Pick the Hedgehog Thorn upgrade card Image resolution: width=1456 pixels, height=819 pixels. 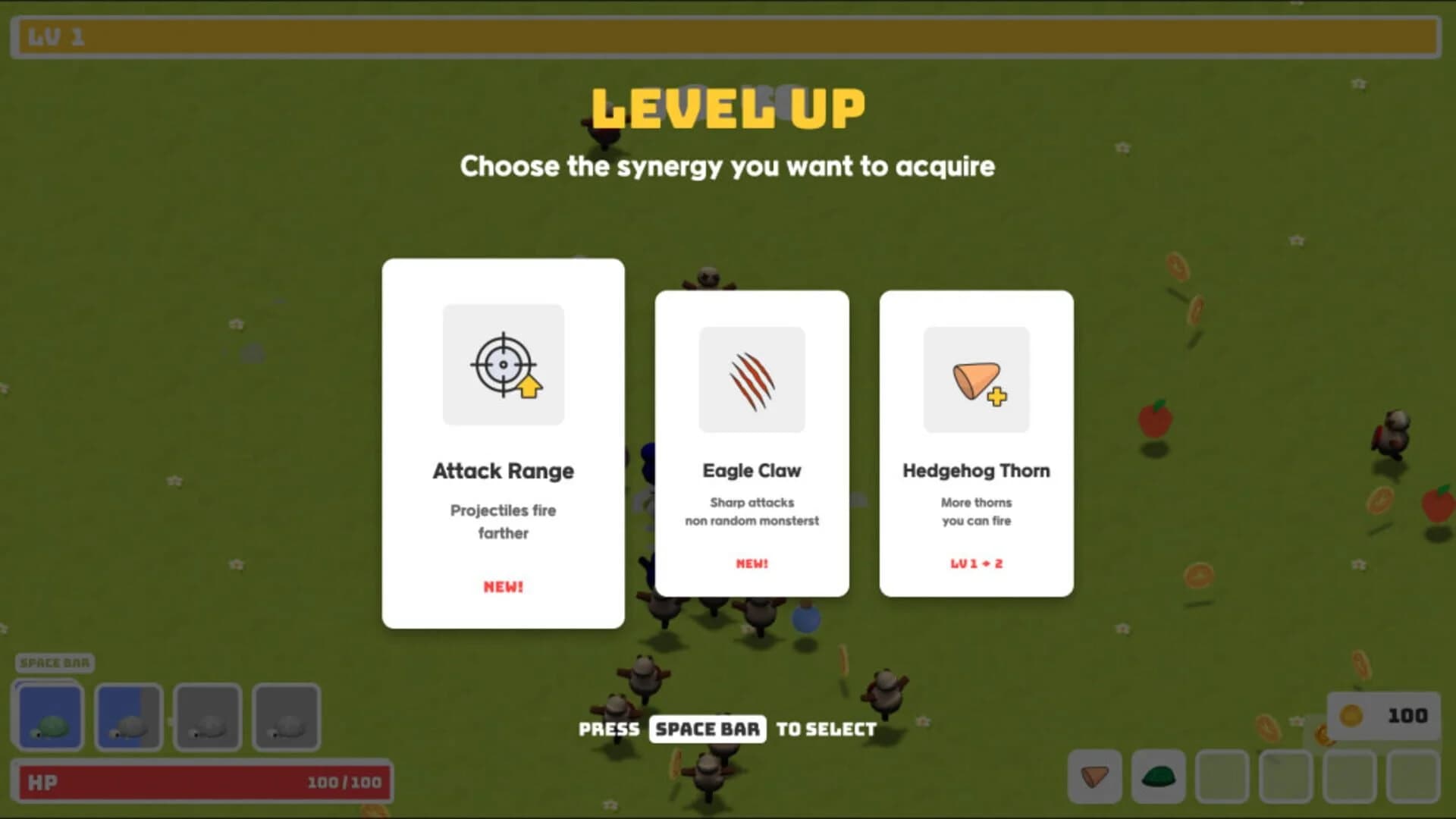point(975,446)
